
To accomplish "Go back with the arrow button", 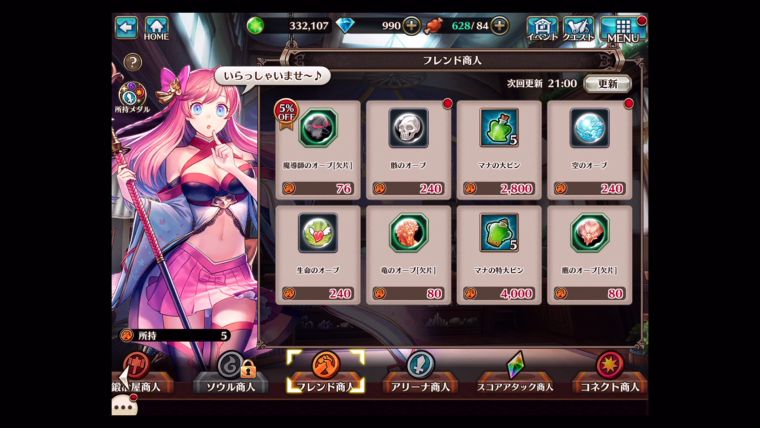I will (x=126, y=27).
